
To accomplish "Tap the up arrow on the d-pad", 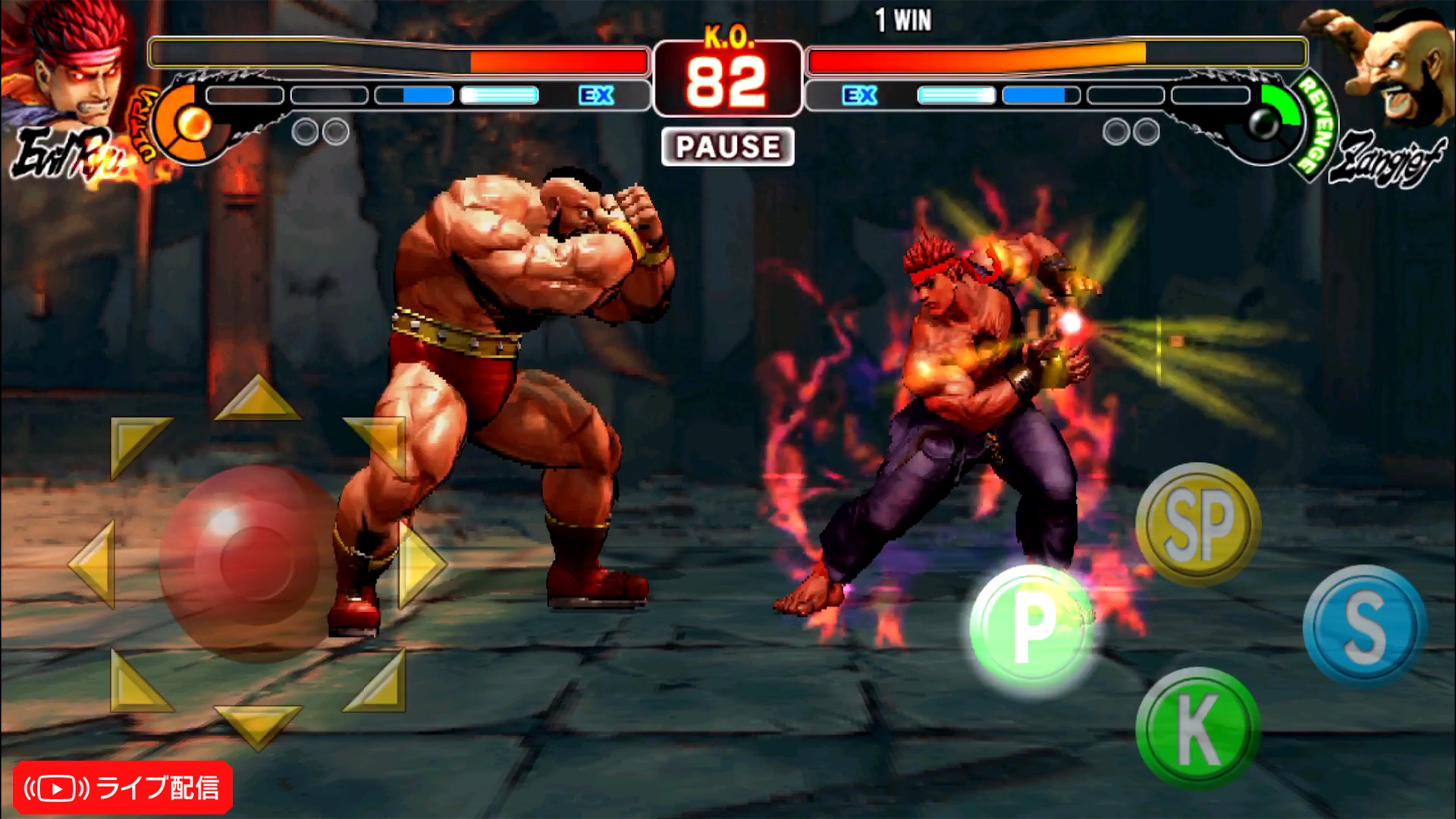I will pos(258,399).
